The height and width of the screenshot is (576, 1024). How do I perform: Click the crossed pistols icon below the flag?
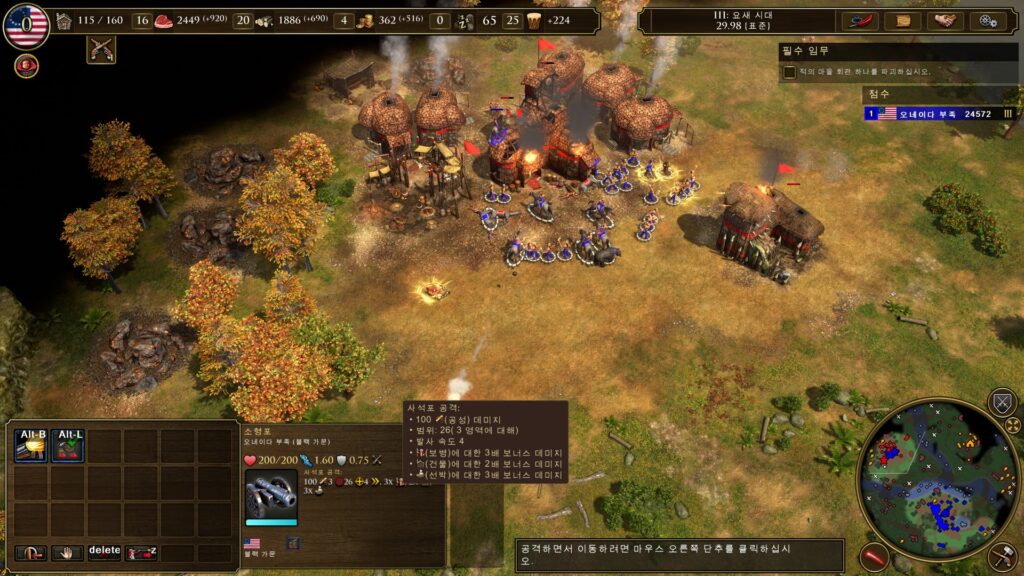click(x=101, y=49)
